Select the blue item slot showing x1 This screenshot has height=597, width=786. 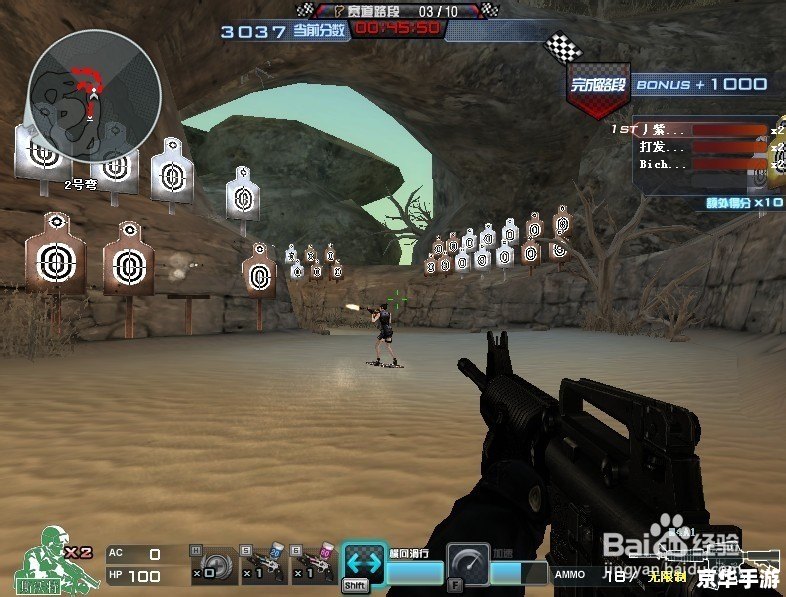(264, 566)
